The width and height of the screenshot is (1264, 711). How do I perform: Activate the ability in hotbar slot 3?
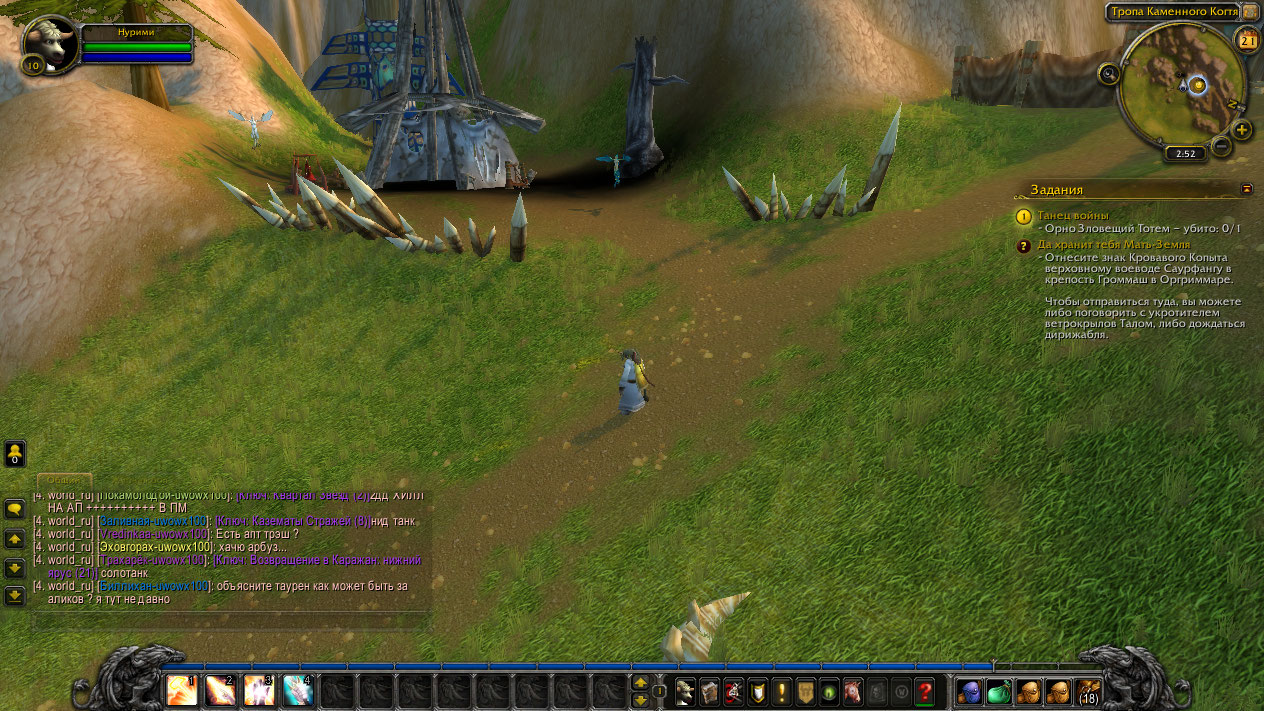(x=259, y=690)
